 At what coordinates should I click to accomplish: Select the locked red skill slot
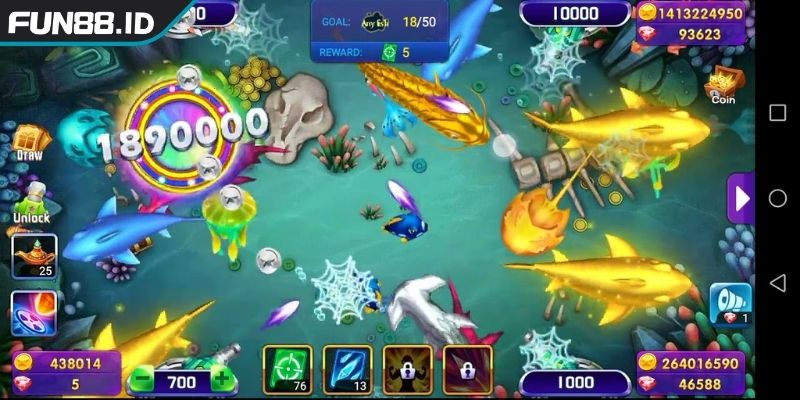coord(467,369)
